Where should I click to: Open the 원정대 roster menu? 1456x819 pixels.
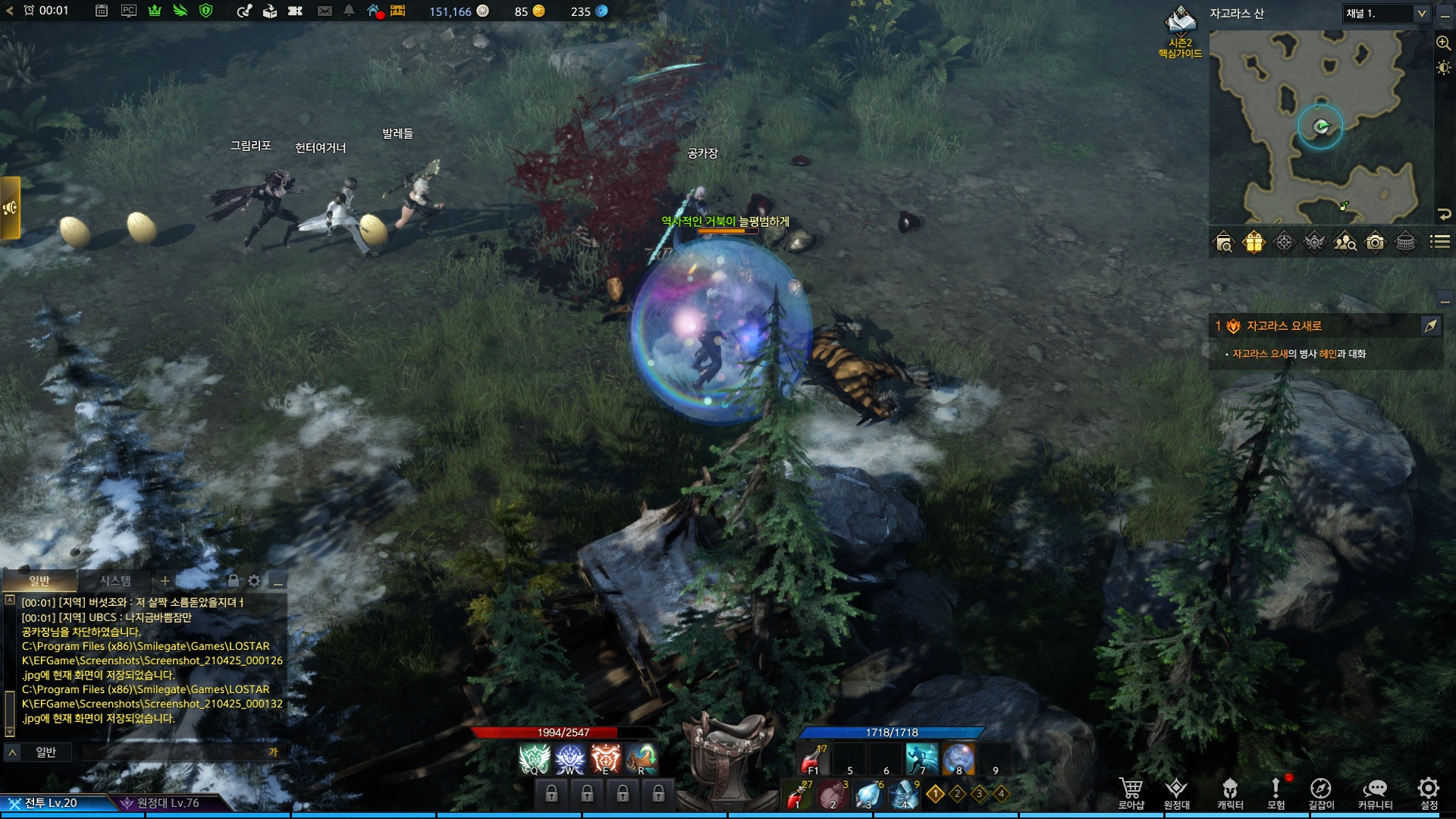click(1176, 793)
